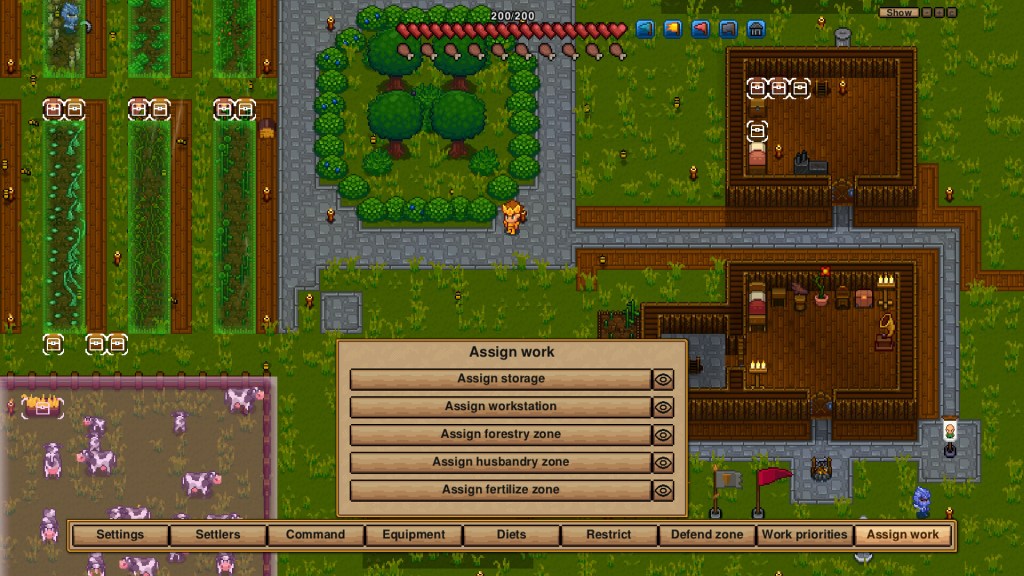Choose Assign husbandry zone
This screenshot has height=576, width=1024.
click(500, 463)
